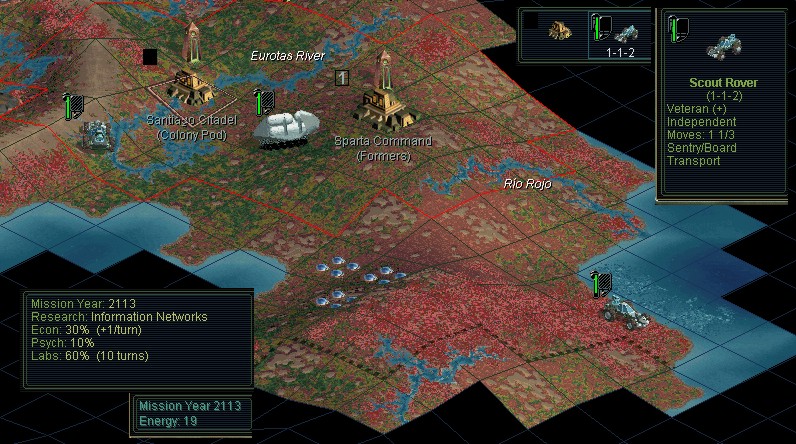Click the Mission Year and Energy panel

(190, 414)
